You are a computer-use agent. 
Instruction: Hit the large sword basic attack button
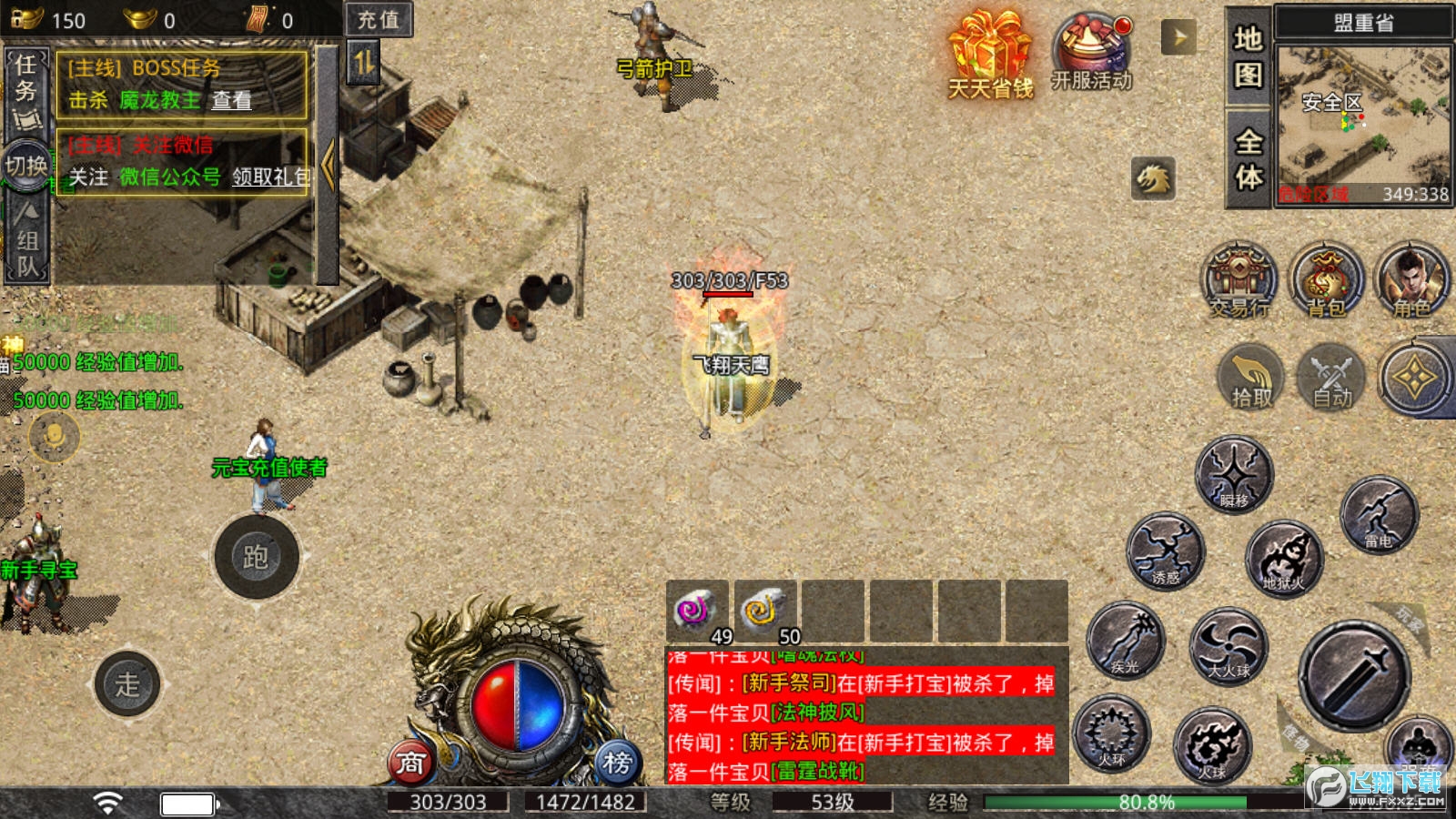coord(1354,674)
